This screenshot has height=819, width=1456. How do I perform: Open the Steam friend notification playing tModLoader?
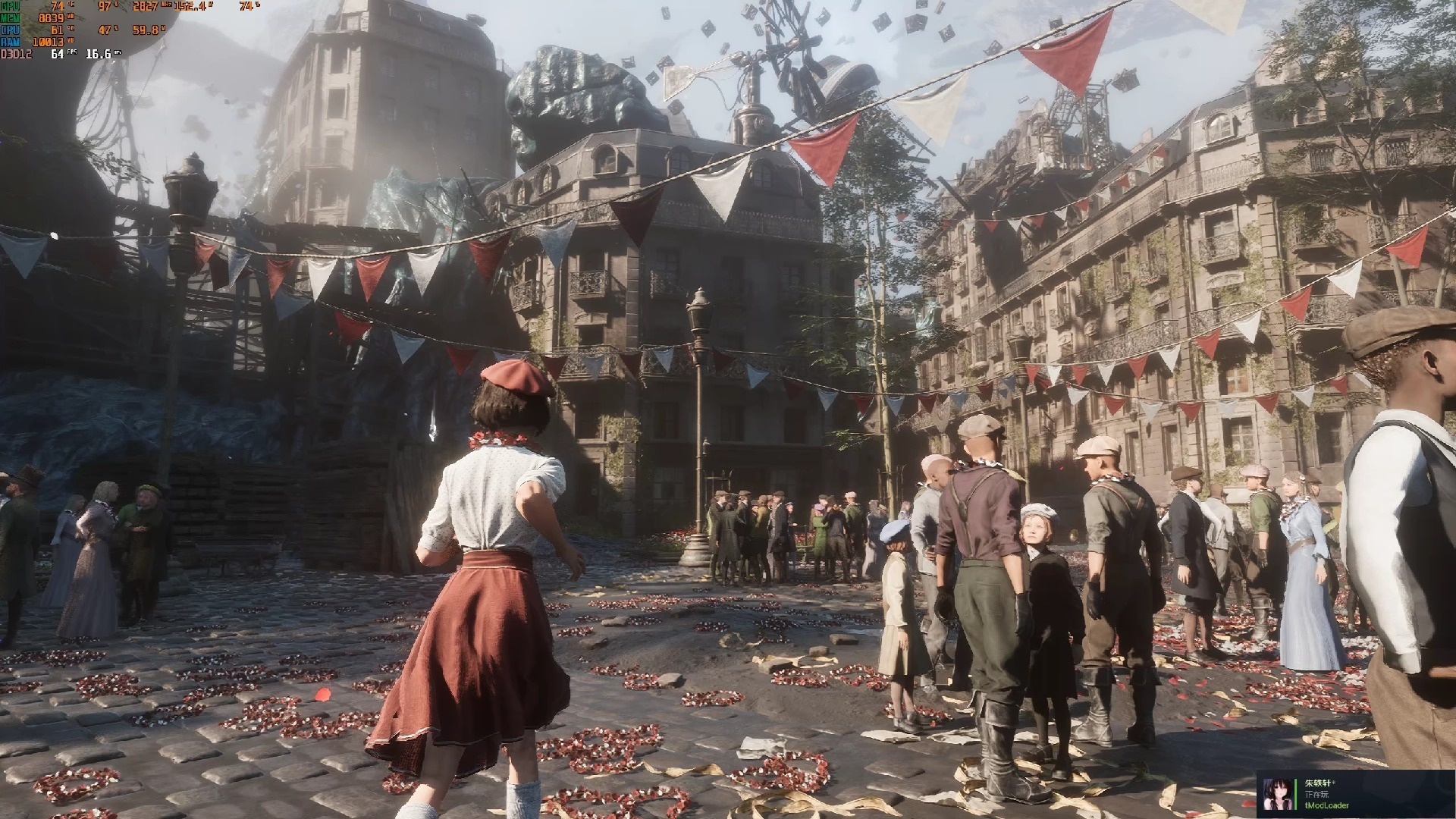tap(1354, 794)
